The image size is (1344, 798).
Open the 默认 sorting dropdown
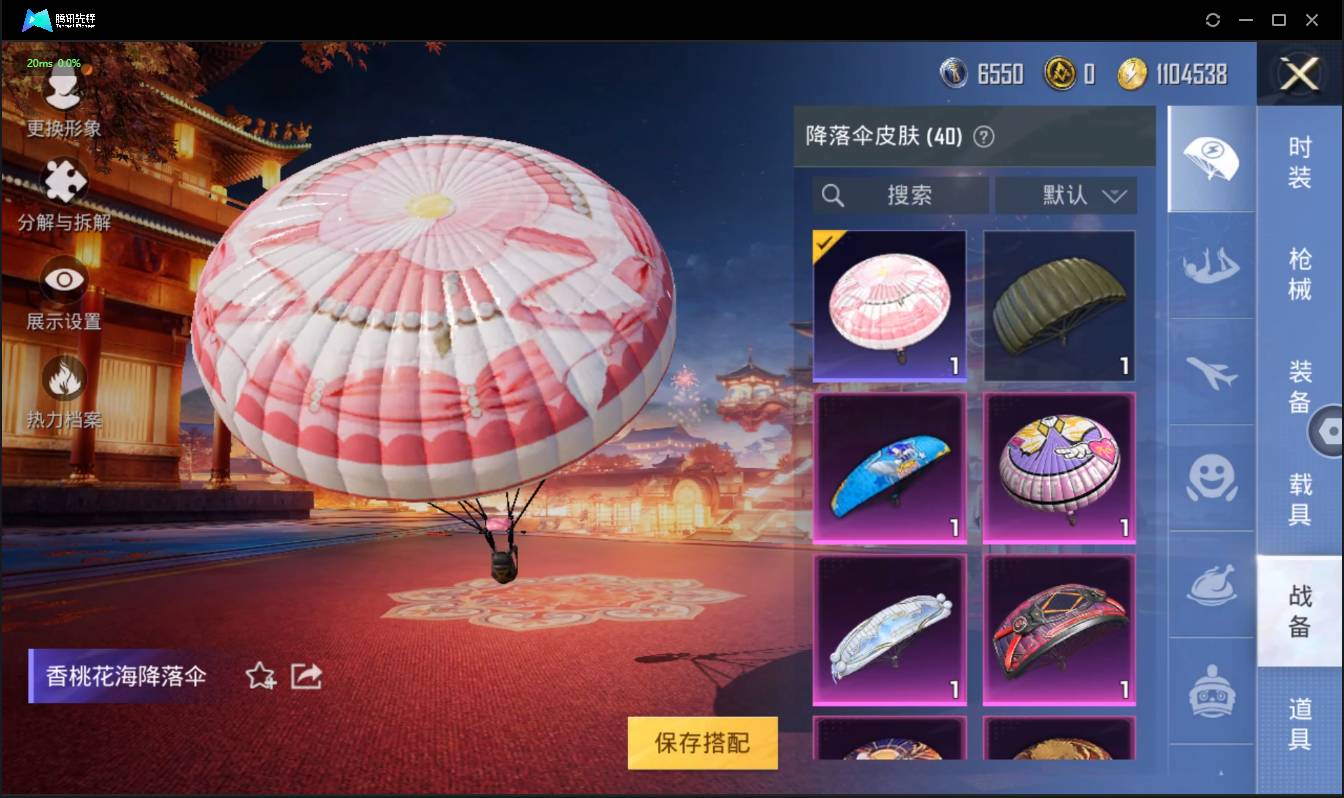pos(1066,195)
